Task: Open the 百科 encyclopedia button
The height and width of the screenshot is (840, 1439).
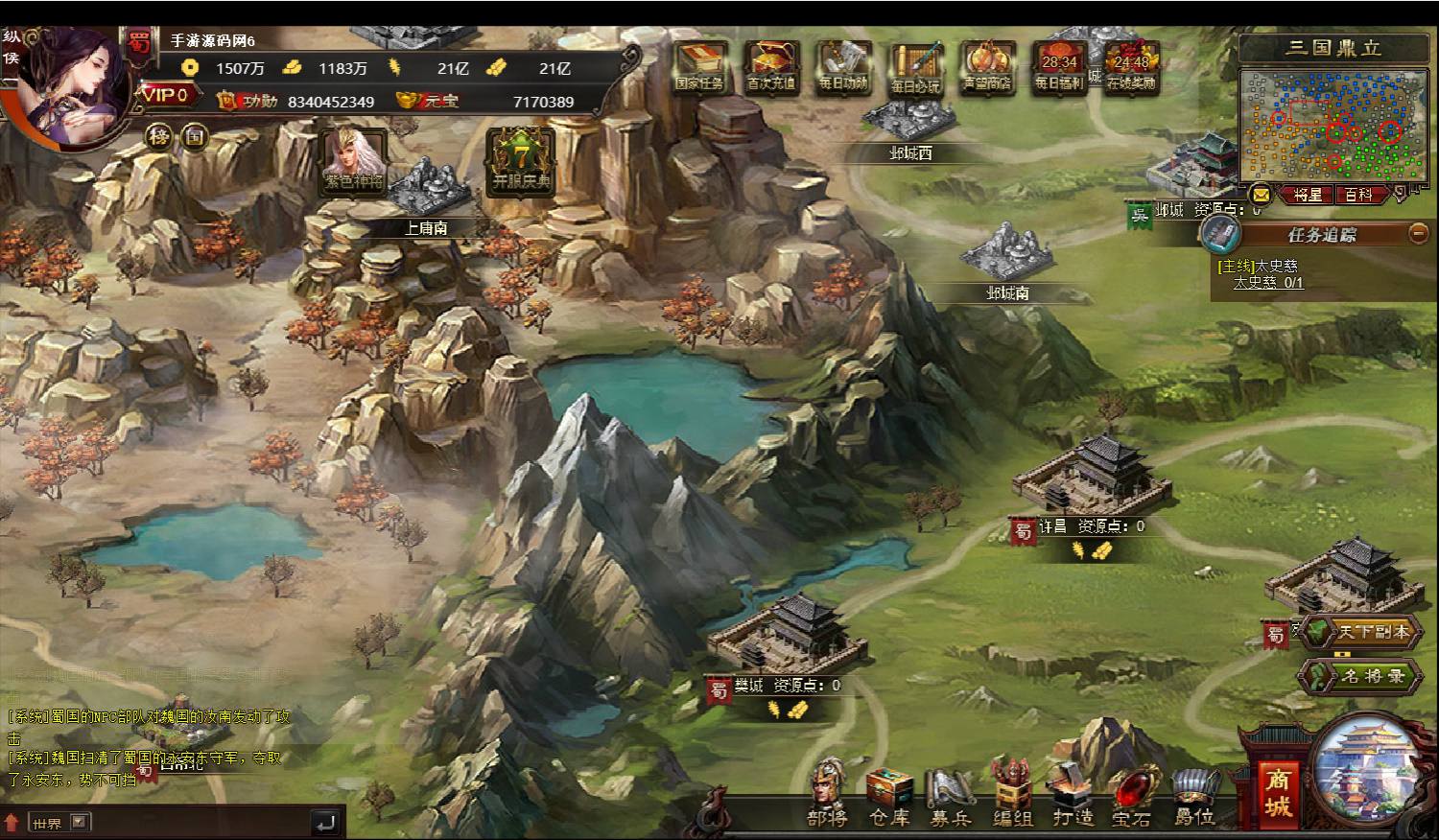Action: [1358, 195]
